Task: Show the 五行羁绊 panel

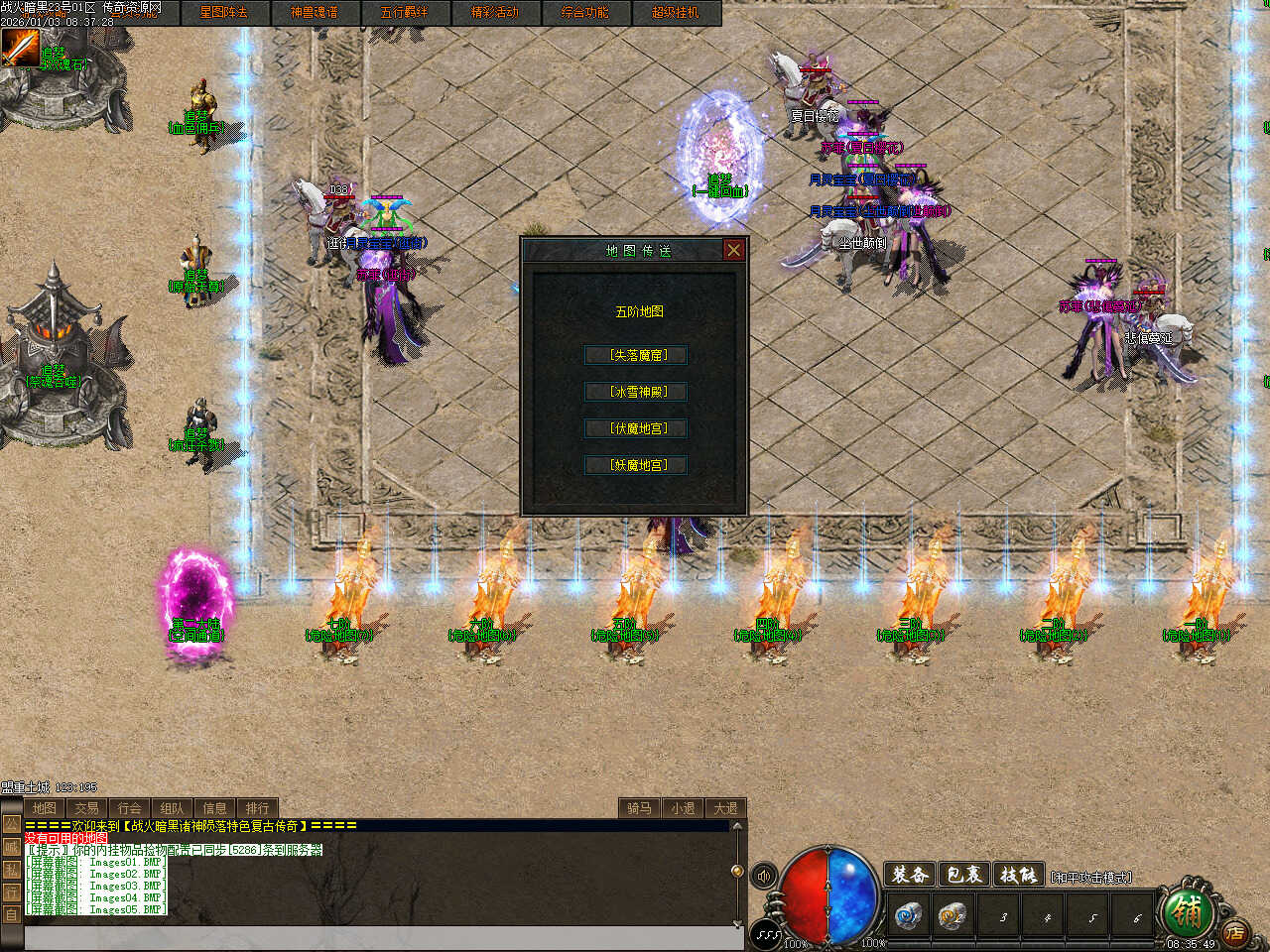Action: [404, 13]
